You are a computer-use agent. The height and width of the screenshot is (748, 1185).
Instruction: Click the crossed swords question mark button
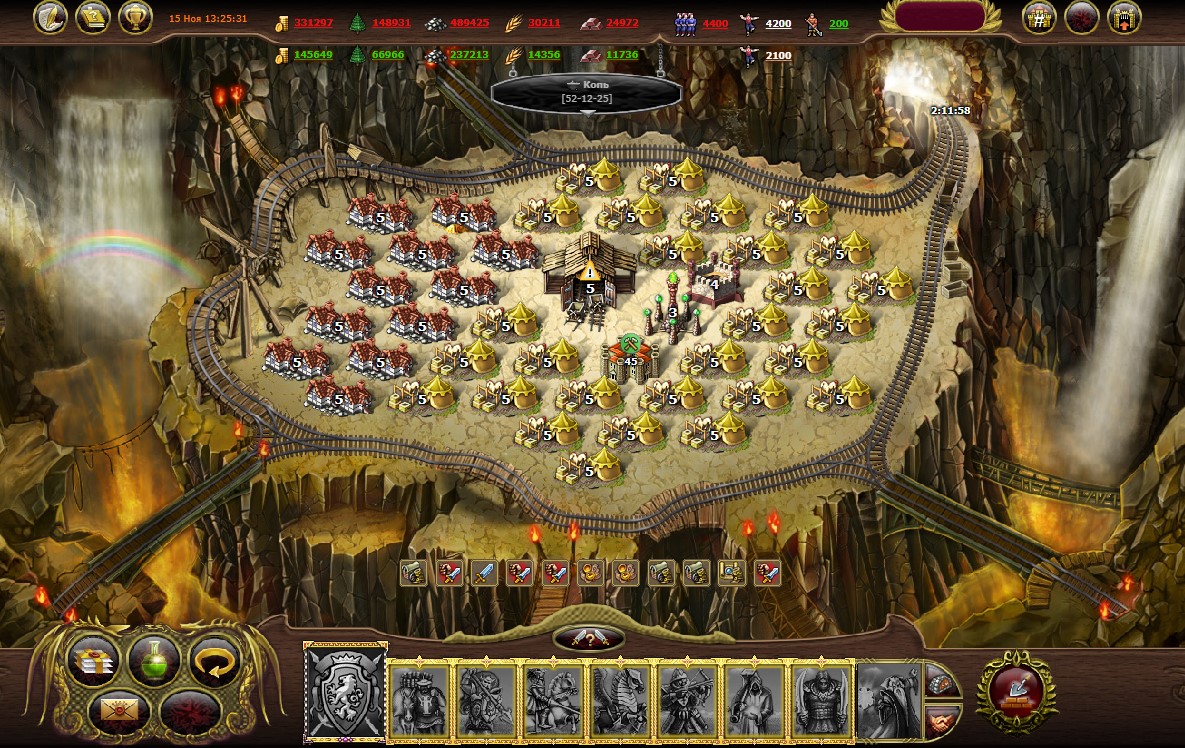[x=589, y=638]
